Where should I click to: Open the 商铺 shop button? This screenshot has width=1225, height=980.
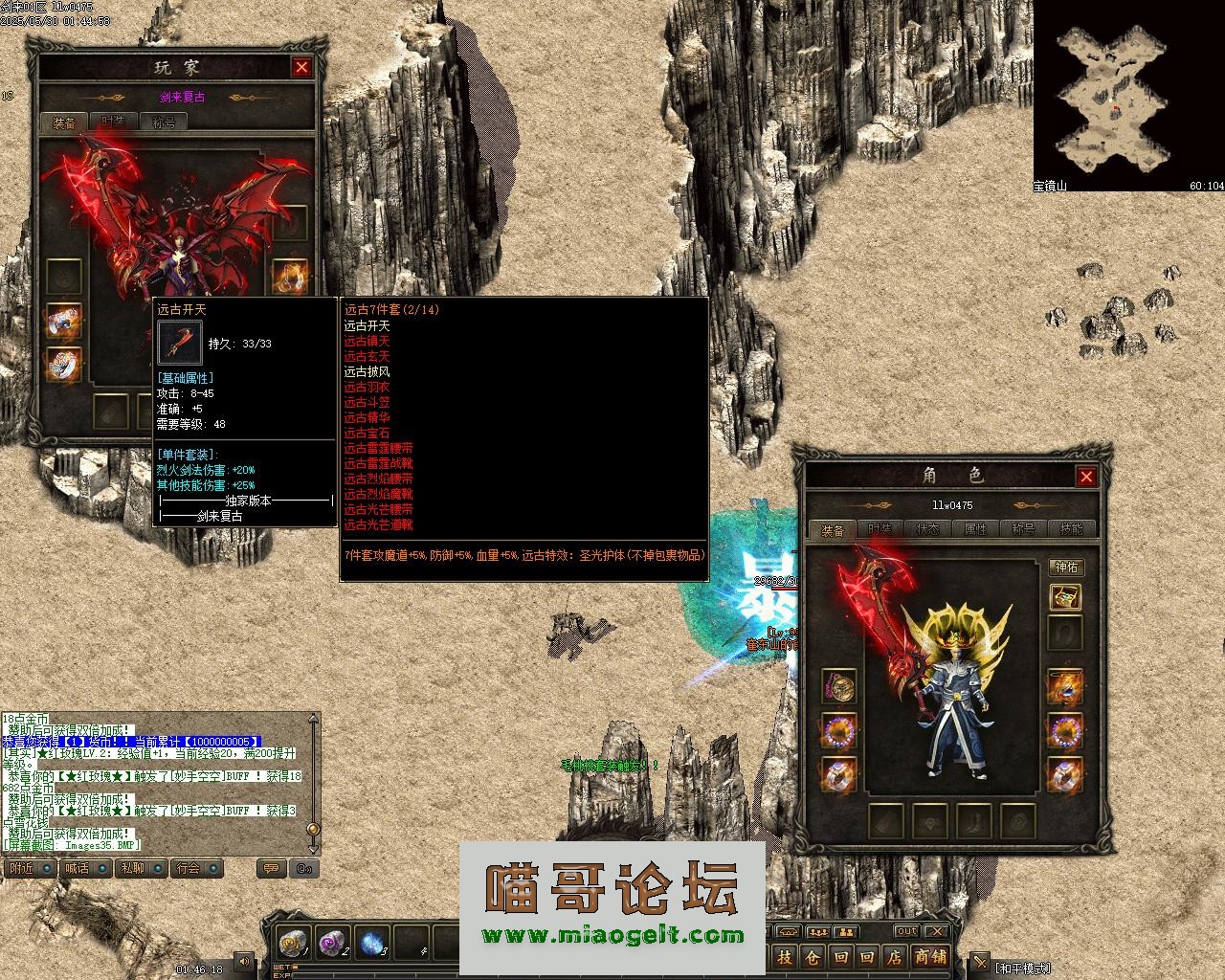click(x=929, y=957)
